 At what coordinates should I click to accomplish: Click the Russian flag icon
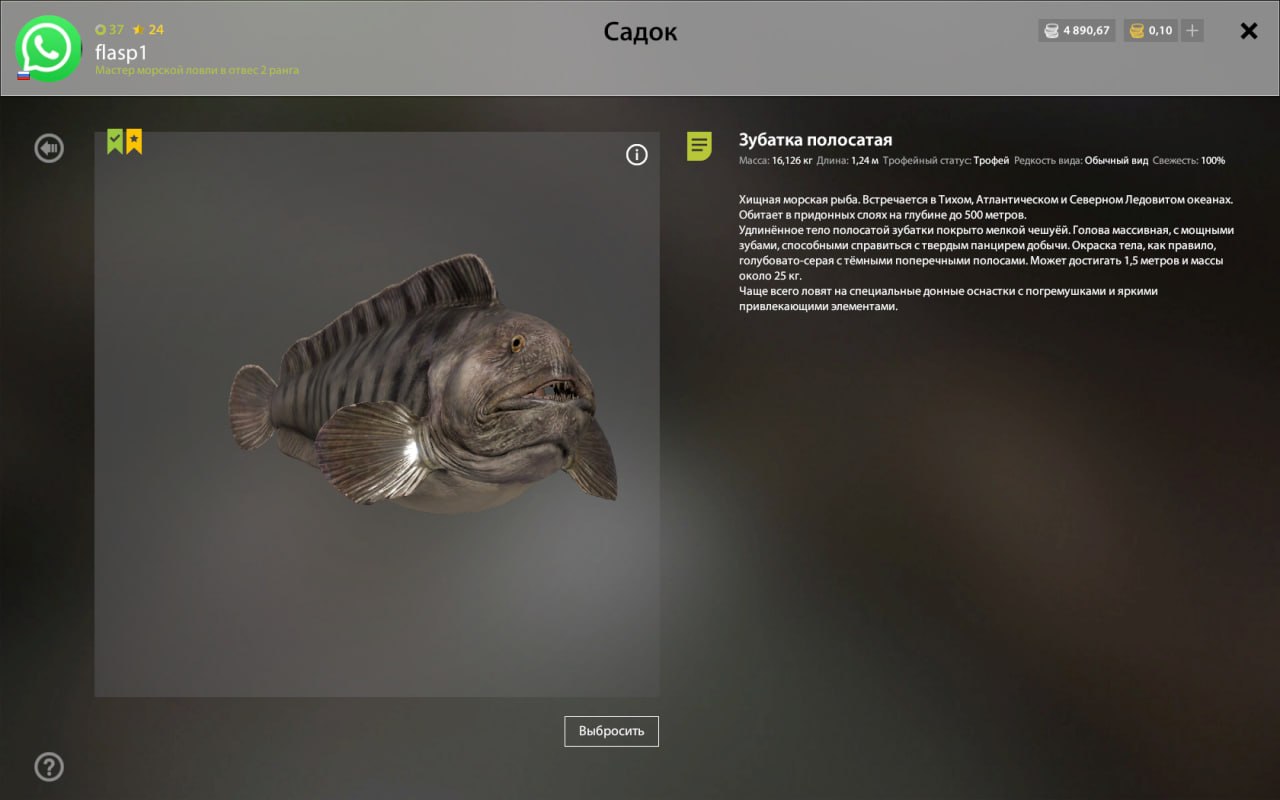click(x=23, y=74)
